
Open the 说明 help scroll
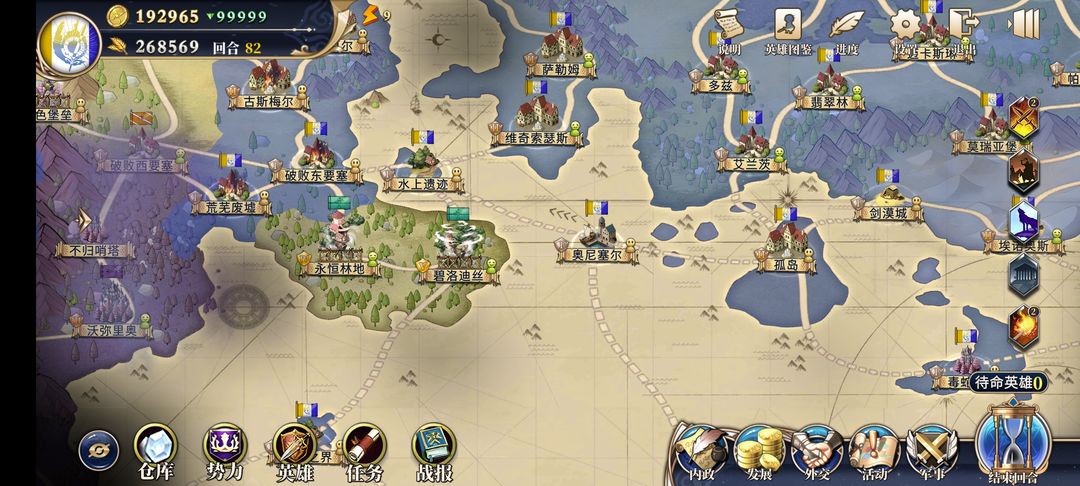(728, 26)
